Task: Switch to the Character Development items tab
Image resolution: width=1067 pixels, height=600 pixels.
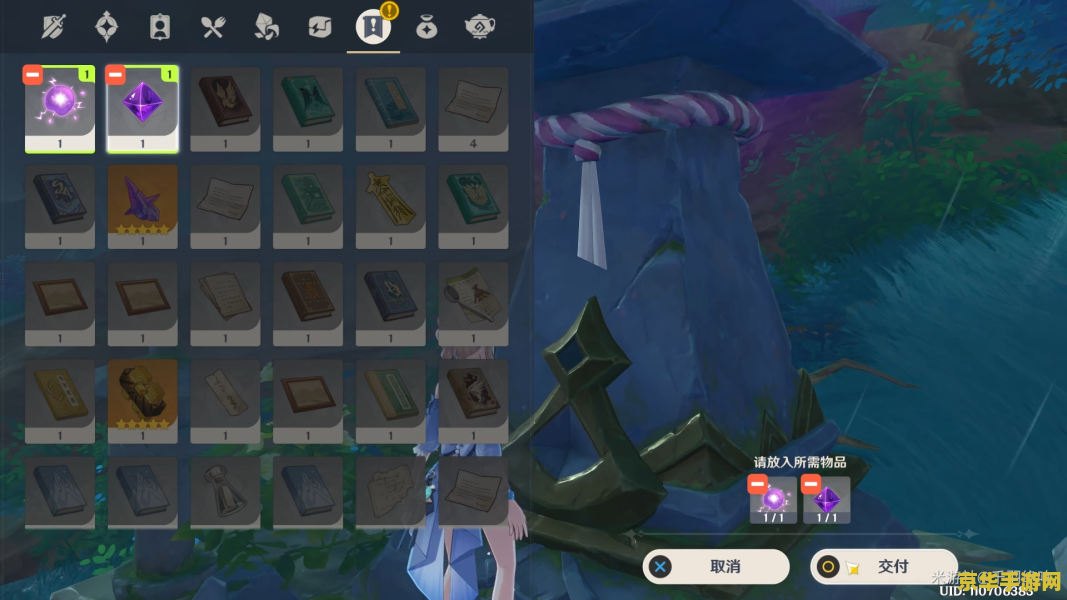Action: coord(159,27)
